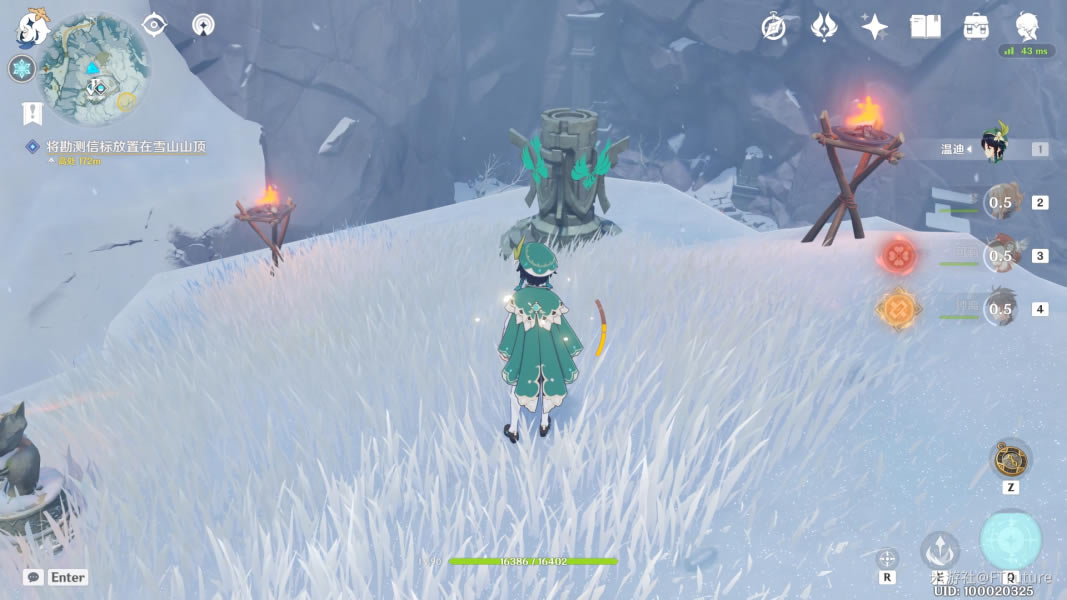Select the snowflake status icon beside the minimap
Image resolution: width=1067 pixels, height=600 pixels.
pyautogui.click(x=21, y=69)
